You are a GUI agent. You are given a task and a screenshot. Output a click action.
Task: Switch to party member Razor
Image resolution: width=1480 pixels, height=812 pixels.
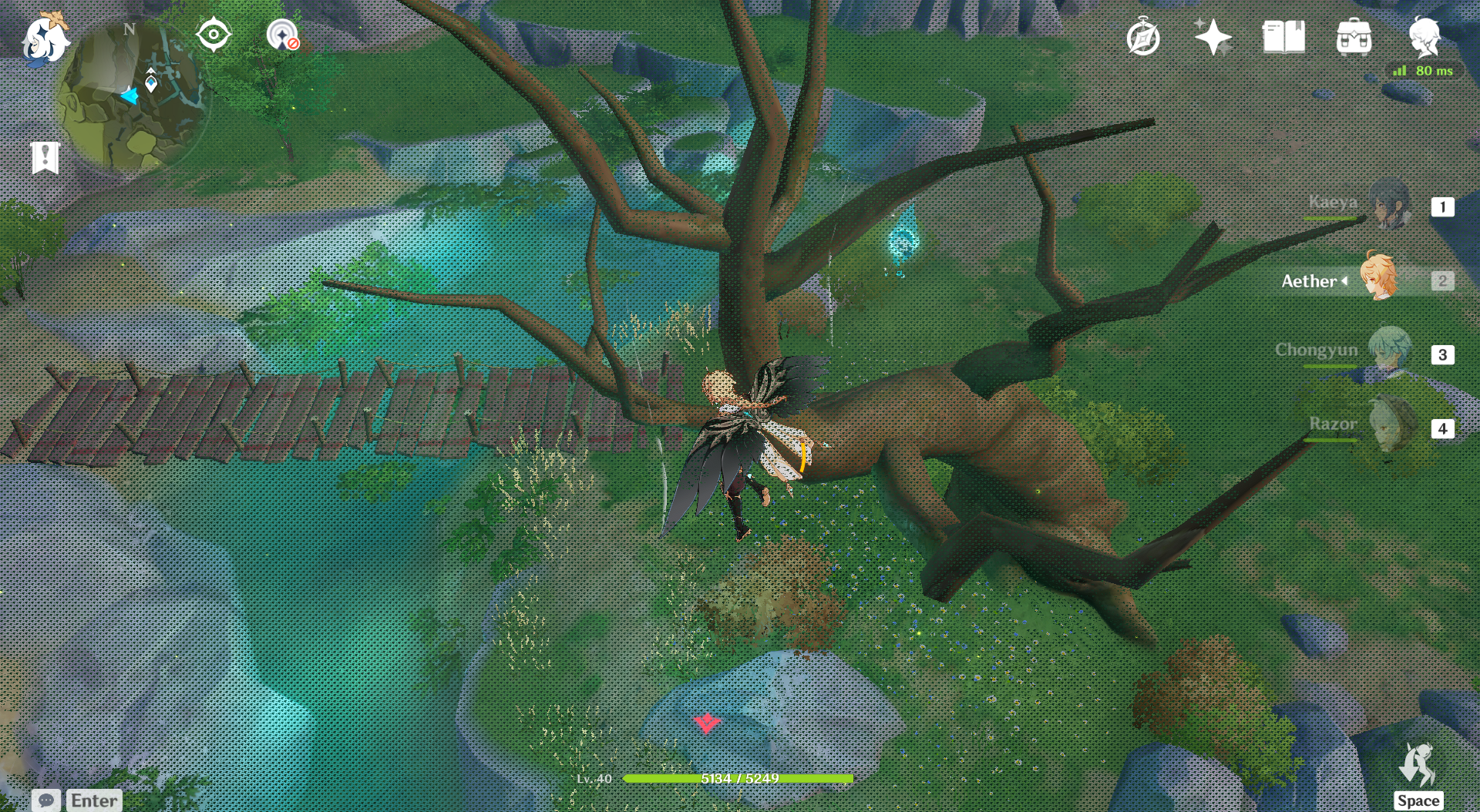coord(1391,426)
